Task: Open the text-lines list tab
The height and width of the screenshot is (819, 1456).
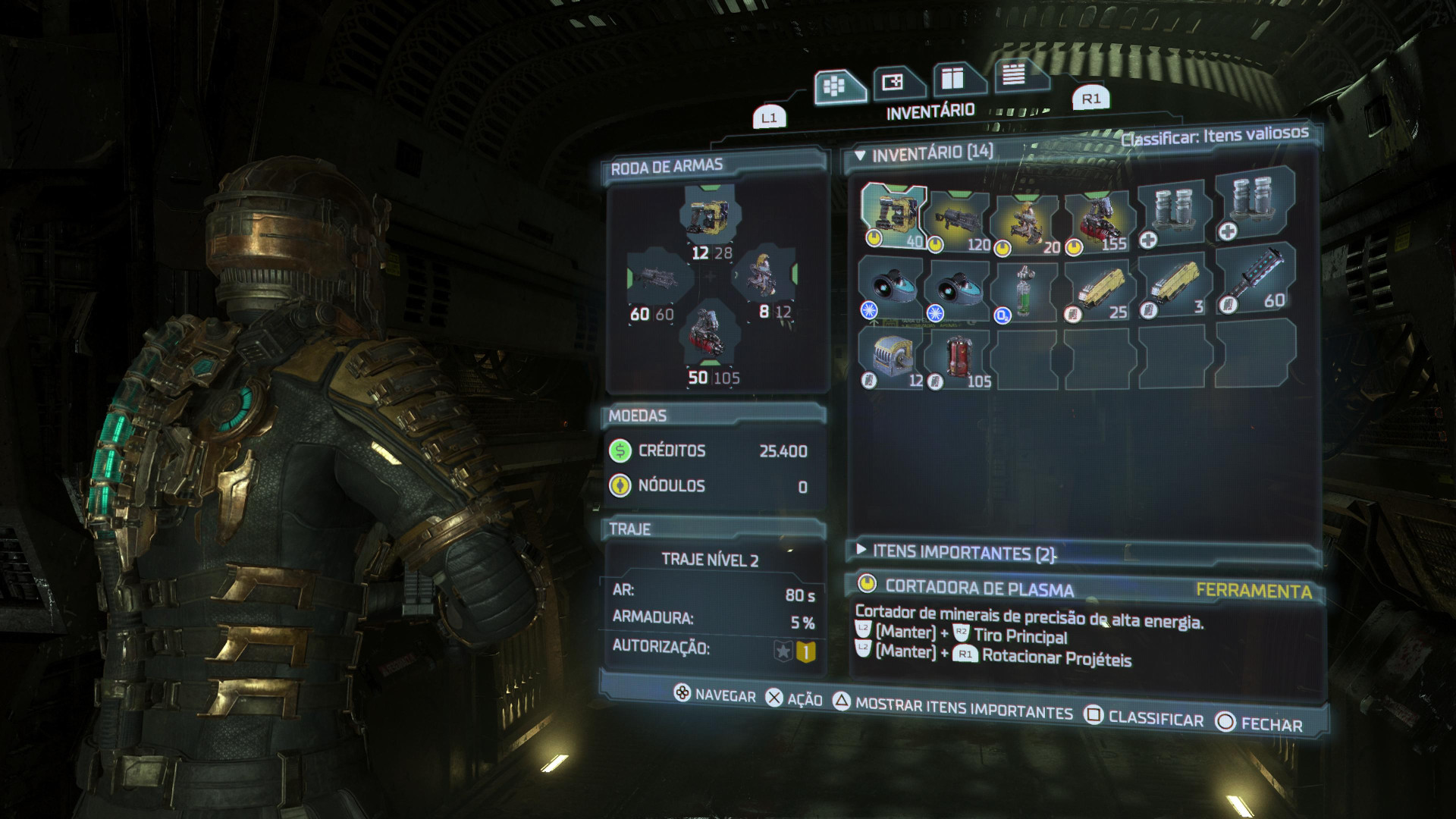Action: click(x=1015, y=75)
